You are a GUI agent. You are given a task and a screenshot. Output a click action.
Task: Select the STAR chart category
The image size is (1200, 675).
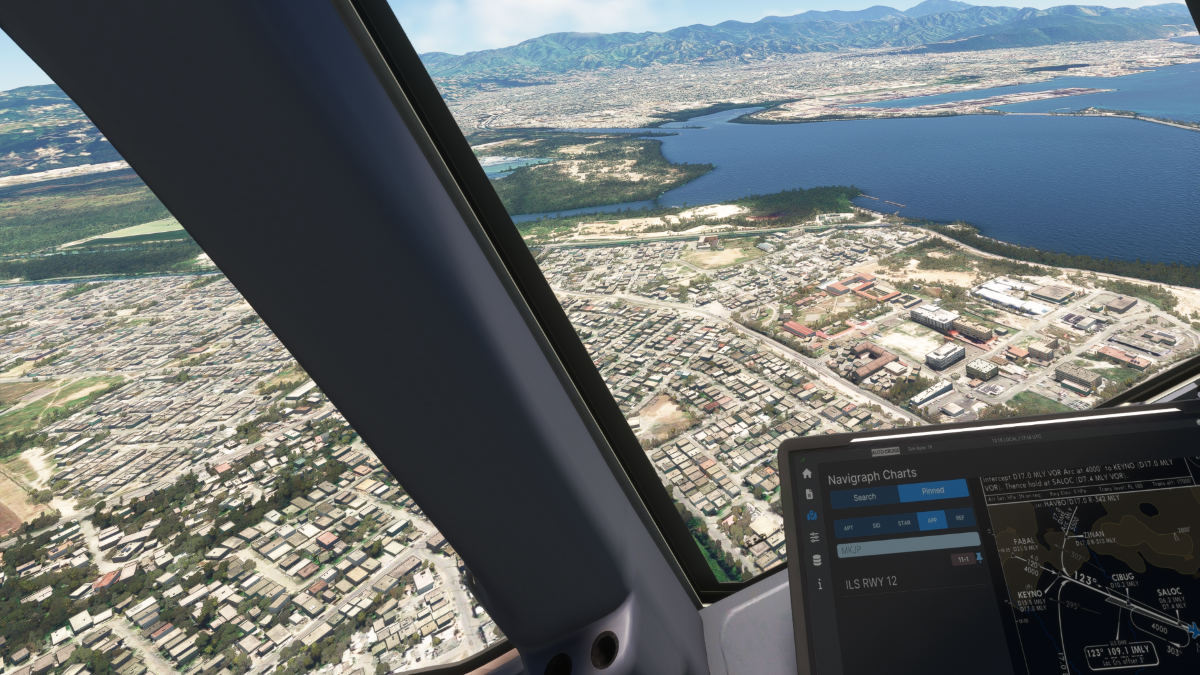(904, 522)
